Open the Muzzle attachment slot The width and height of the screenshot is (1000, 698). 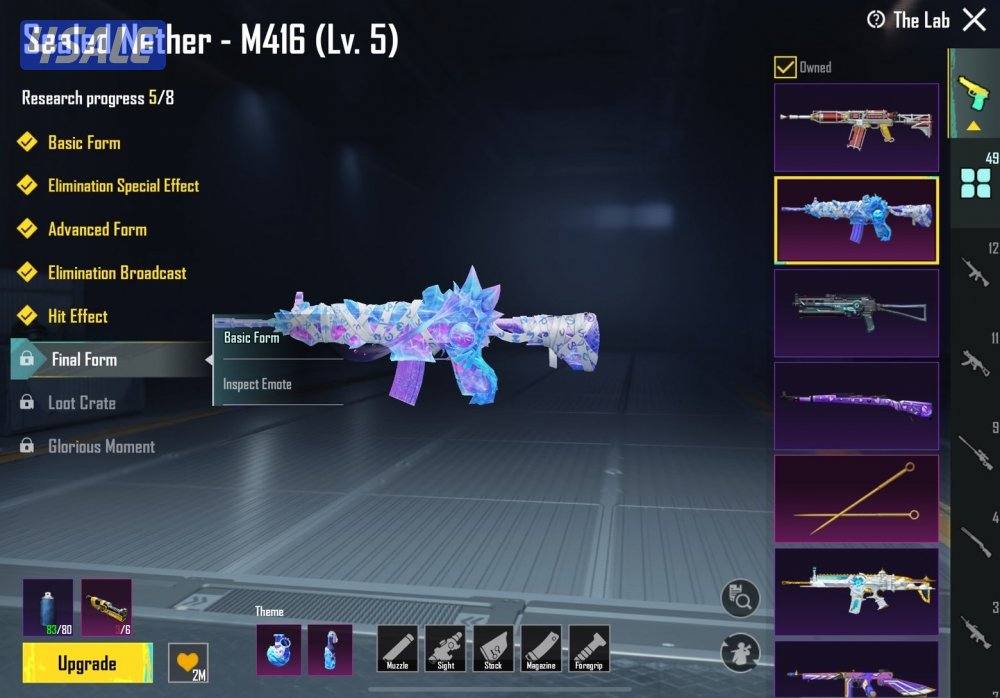coord(397,648)
